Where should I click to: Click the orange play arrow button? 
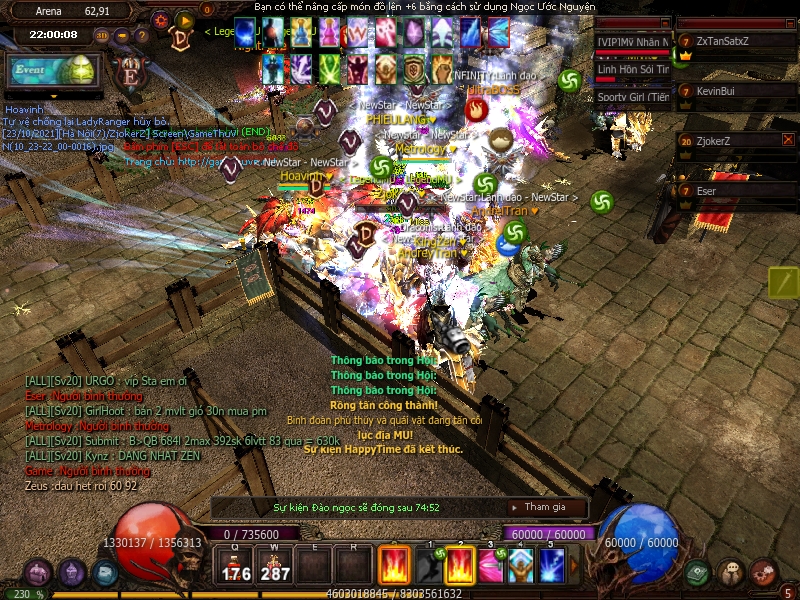184,19
